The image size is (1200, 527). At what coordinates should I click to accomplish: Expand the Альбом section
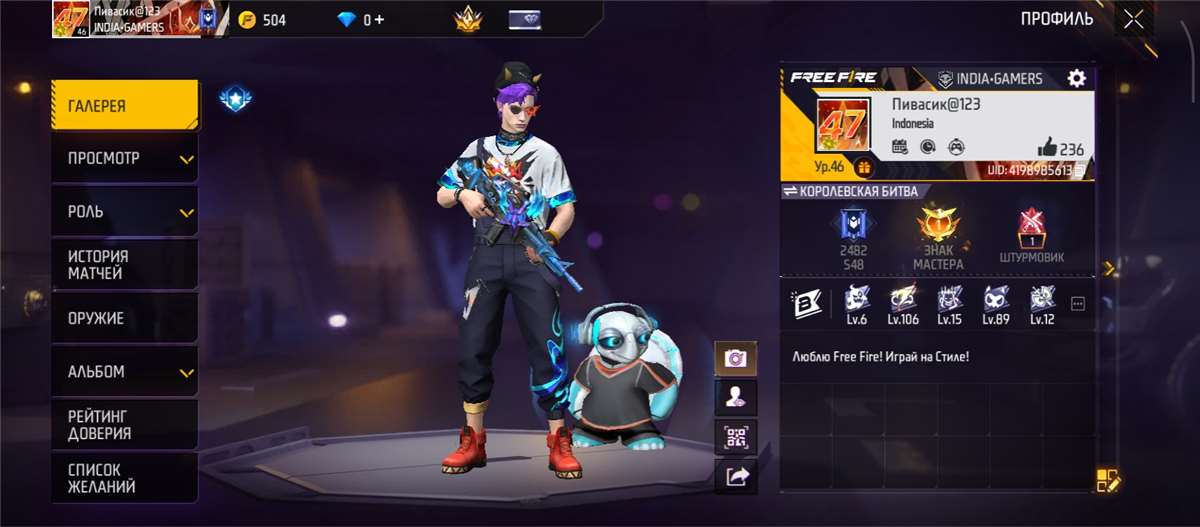(x=125, y=372)
